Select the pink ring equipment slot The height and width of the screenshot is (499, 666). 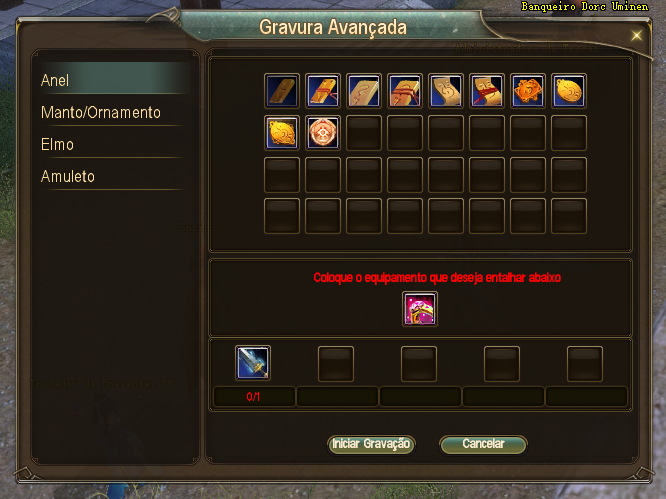[x=420, y=309]
